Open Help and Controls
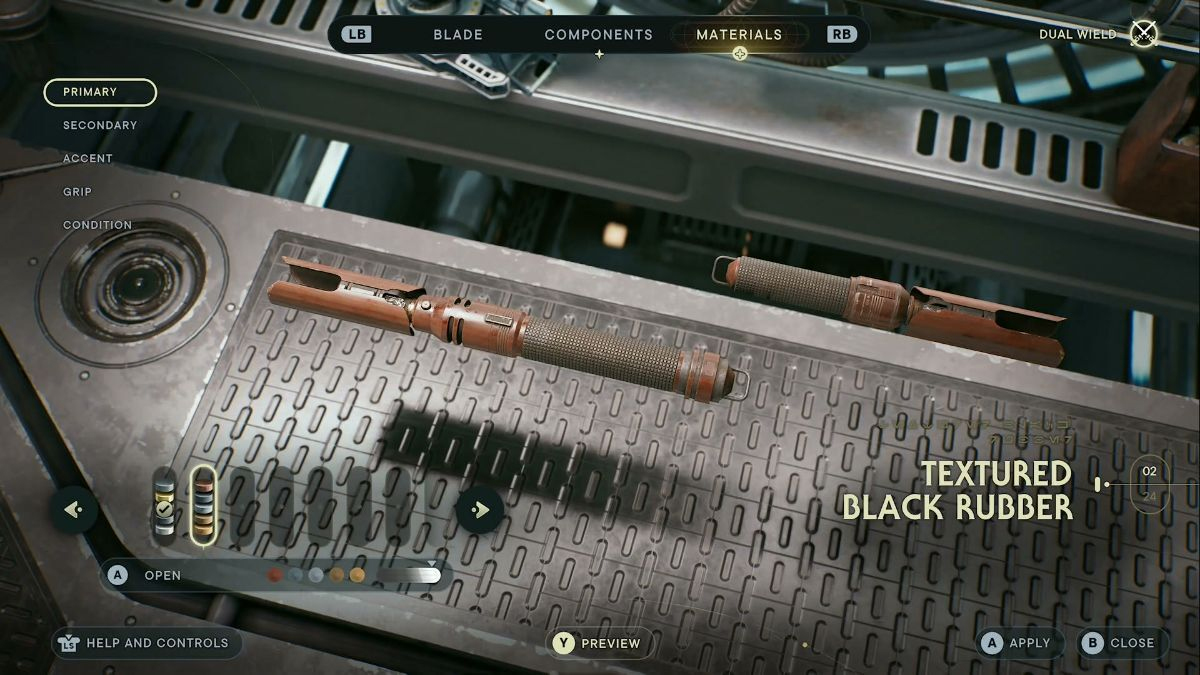The width and height of the screenshot is (1200, 675). pyautogui.click(x=147, y=643)
